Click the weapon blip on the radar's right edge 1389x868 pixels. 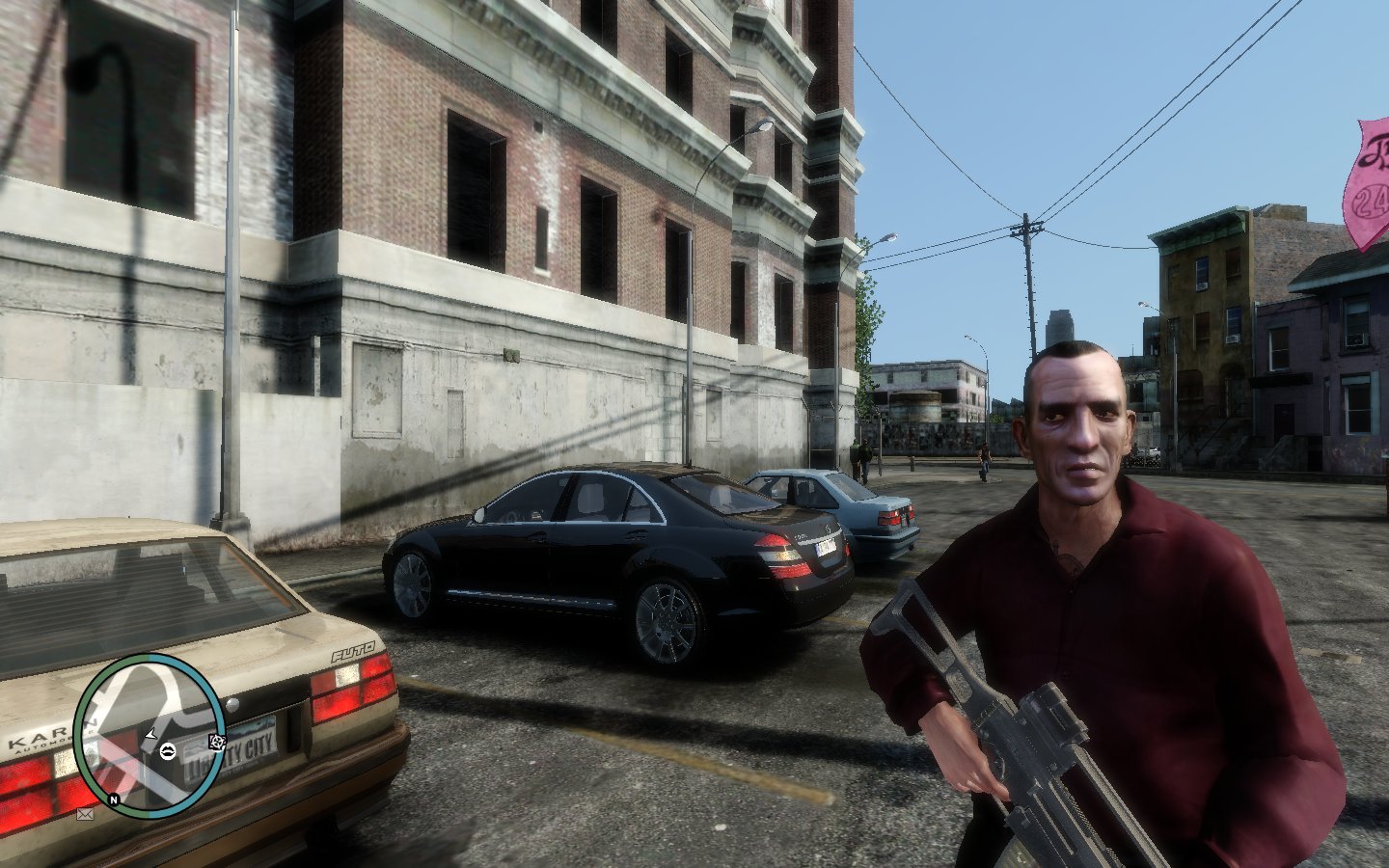pos(218,742)
